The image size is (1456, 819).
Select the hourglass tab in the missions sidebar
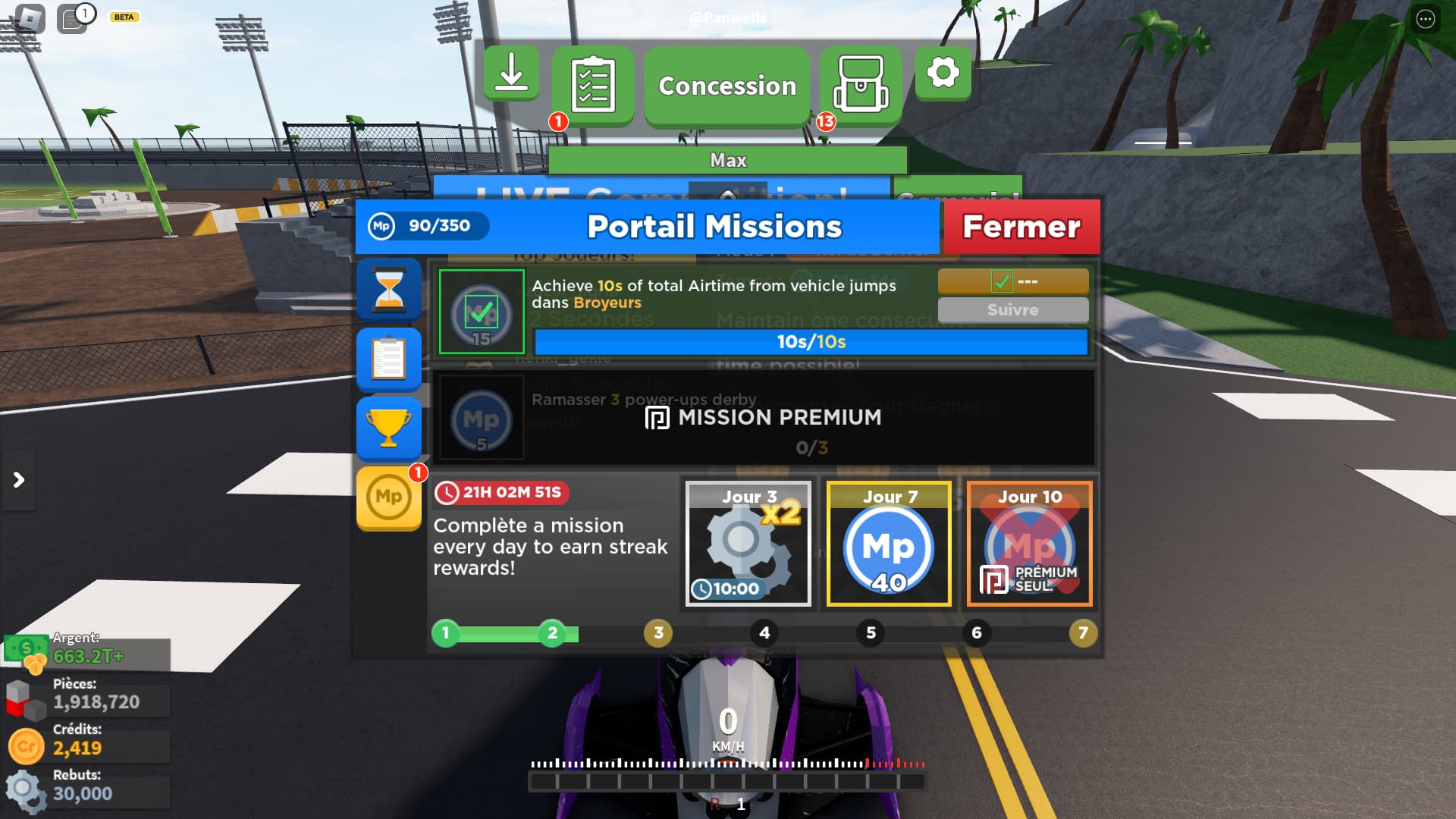[x=388, y=290]
